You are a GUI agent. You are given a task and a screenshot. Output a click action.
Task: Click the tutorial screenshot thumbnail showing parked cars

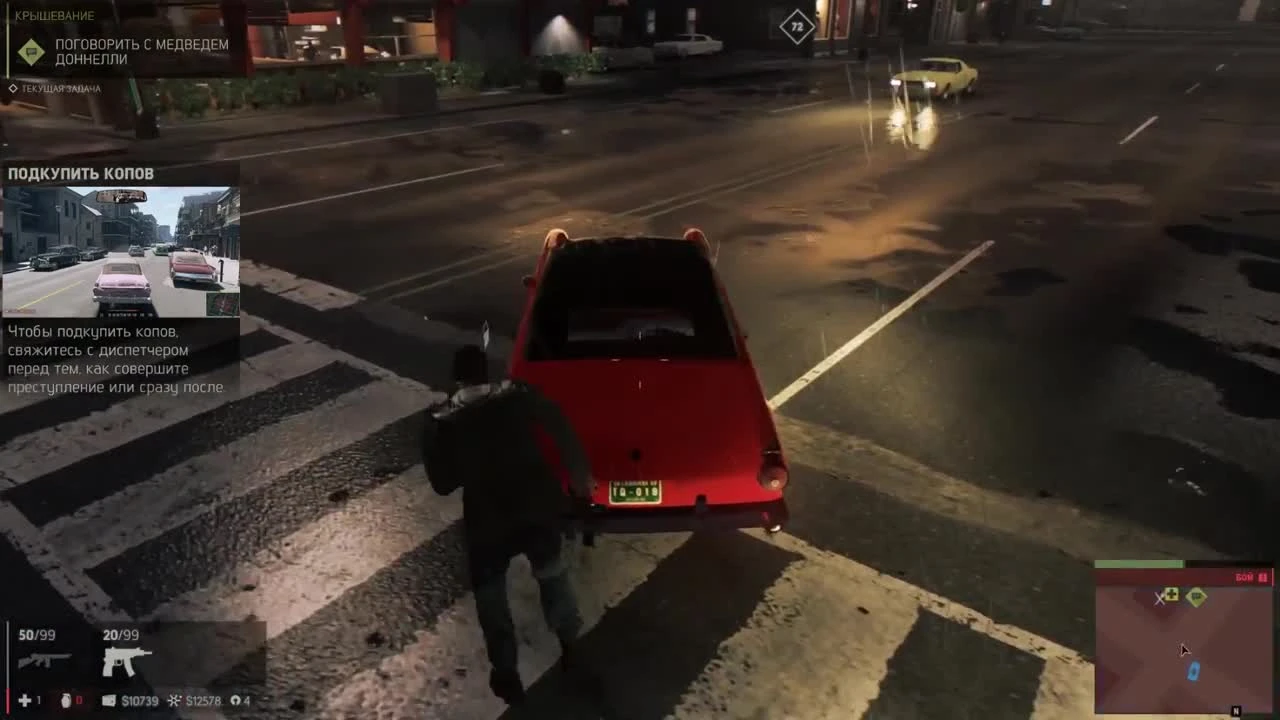click(x=122, y=252)
